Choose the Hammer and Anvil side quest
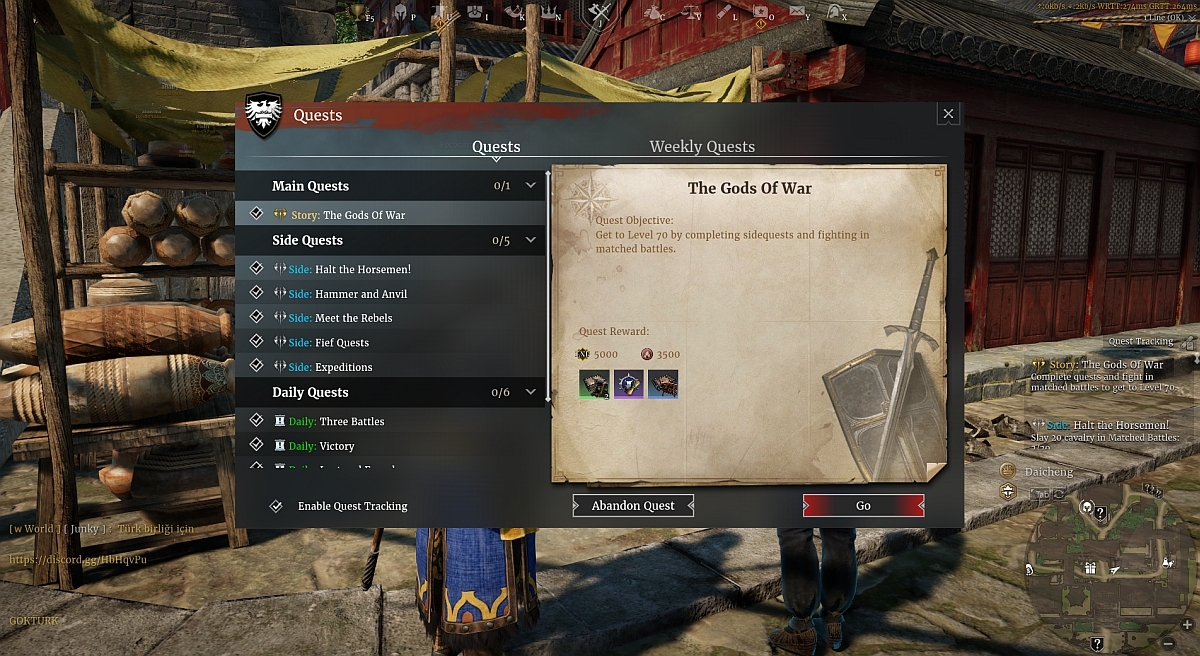This screenshot has width=1200, height=656. (x=360, y=294)
